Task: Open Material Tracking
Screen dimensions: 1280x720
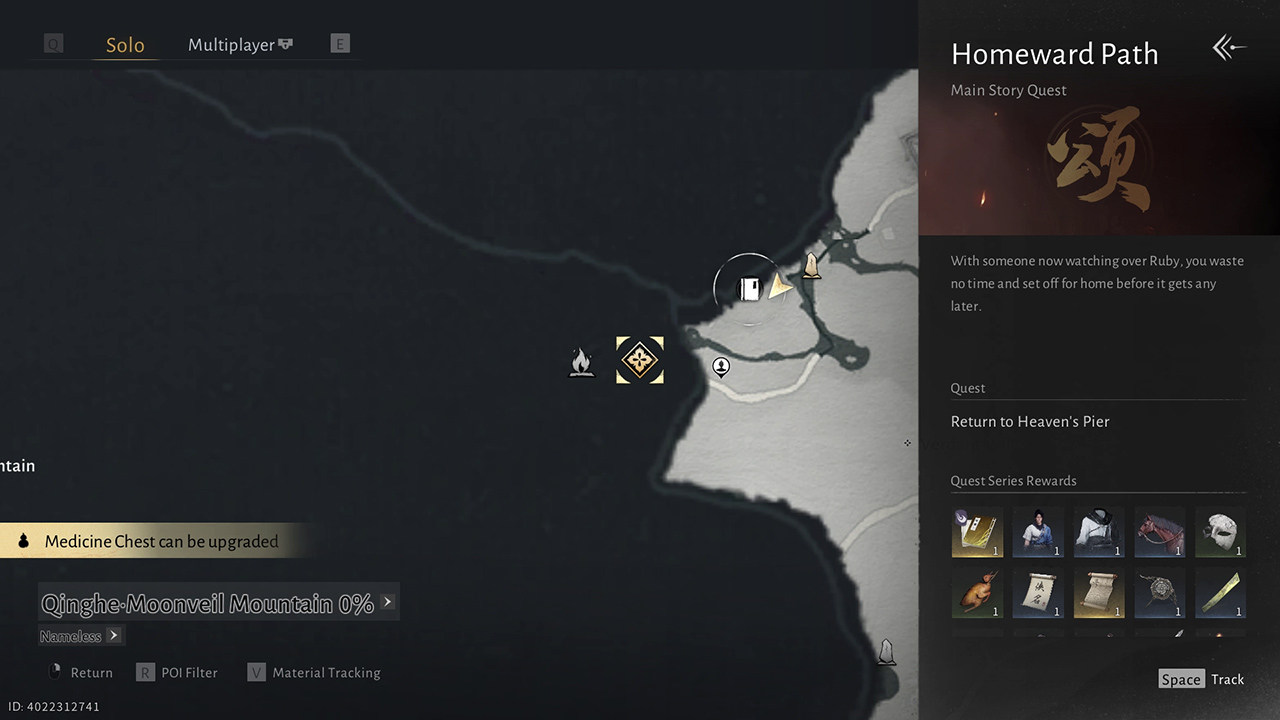Action: pos(314,673)
